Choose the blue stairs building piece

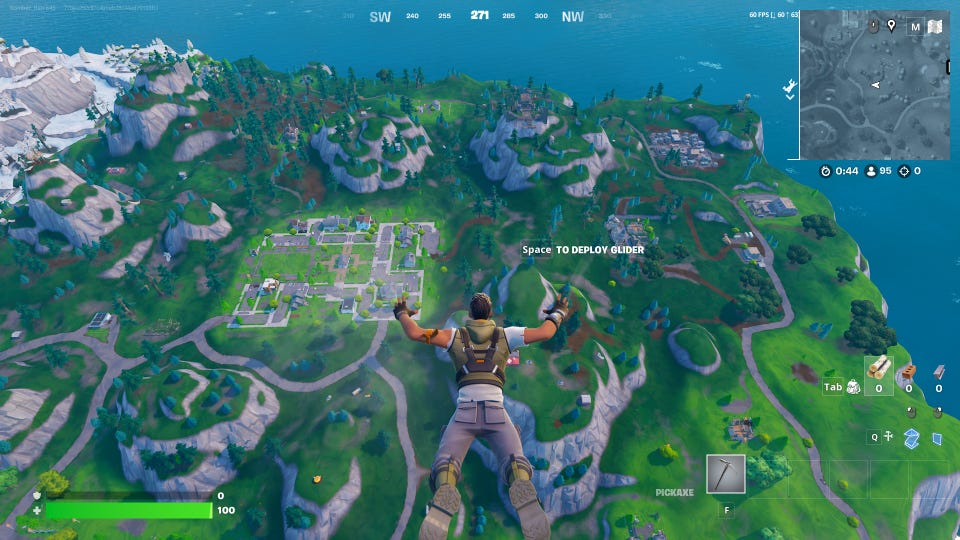tap(911, 437)
